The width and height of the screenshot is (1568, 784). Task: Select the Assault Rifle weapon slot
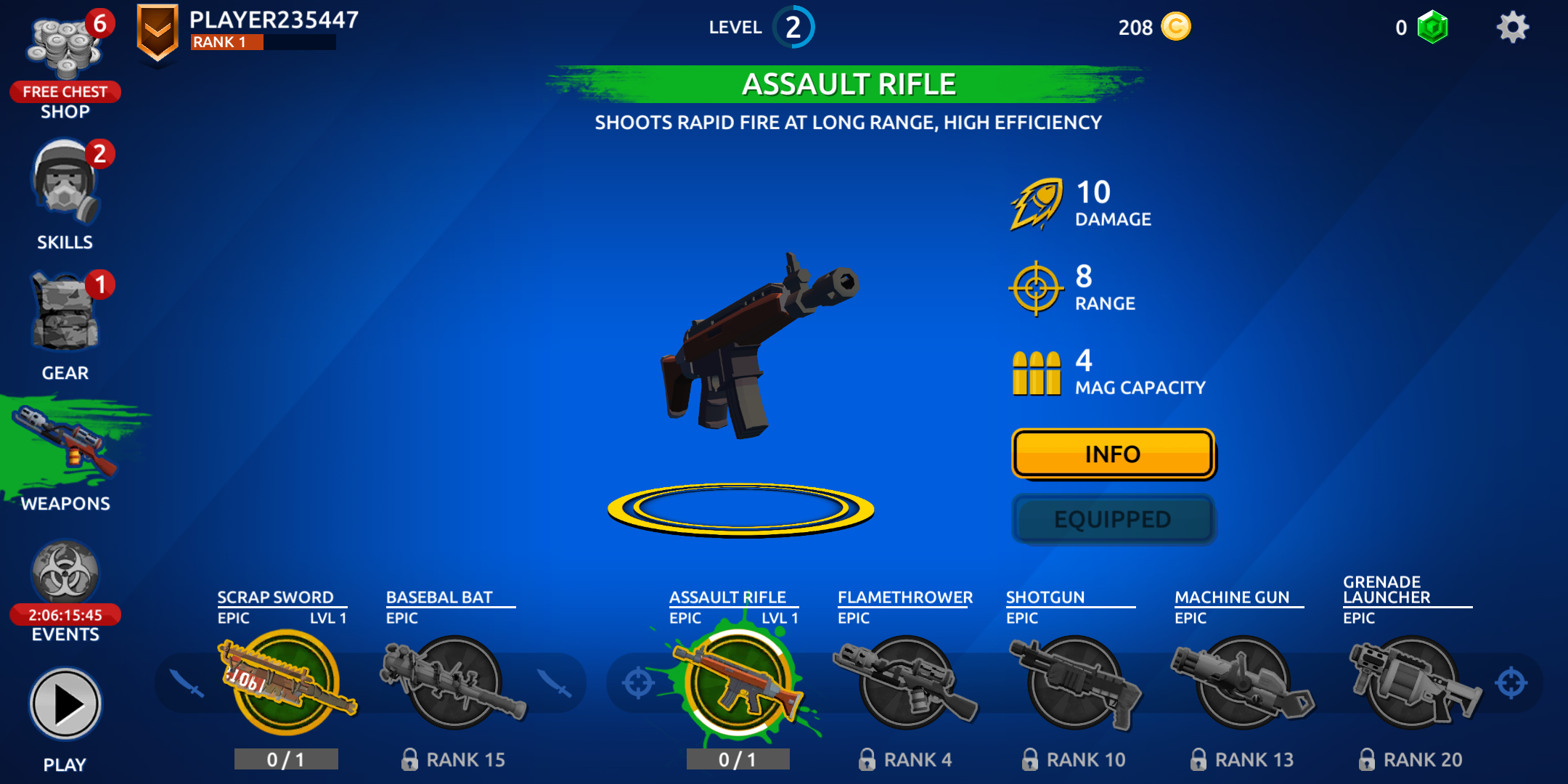click(x=738, y=682)
